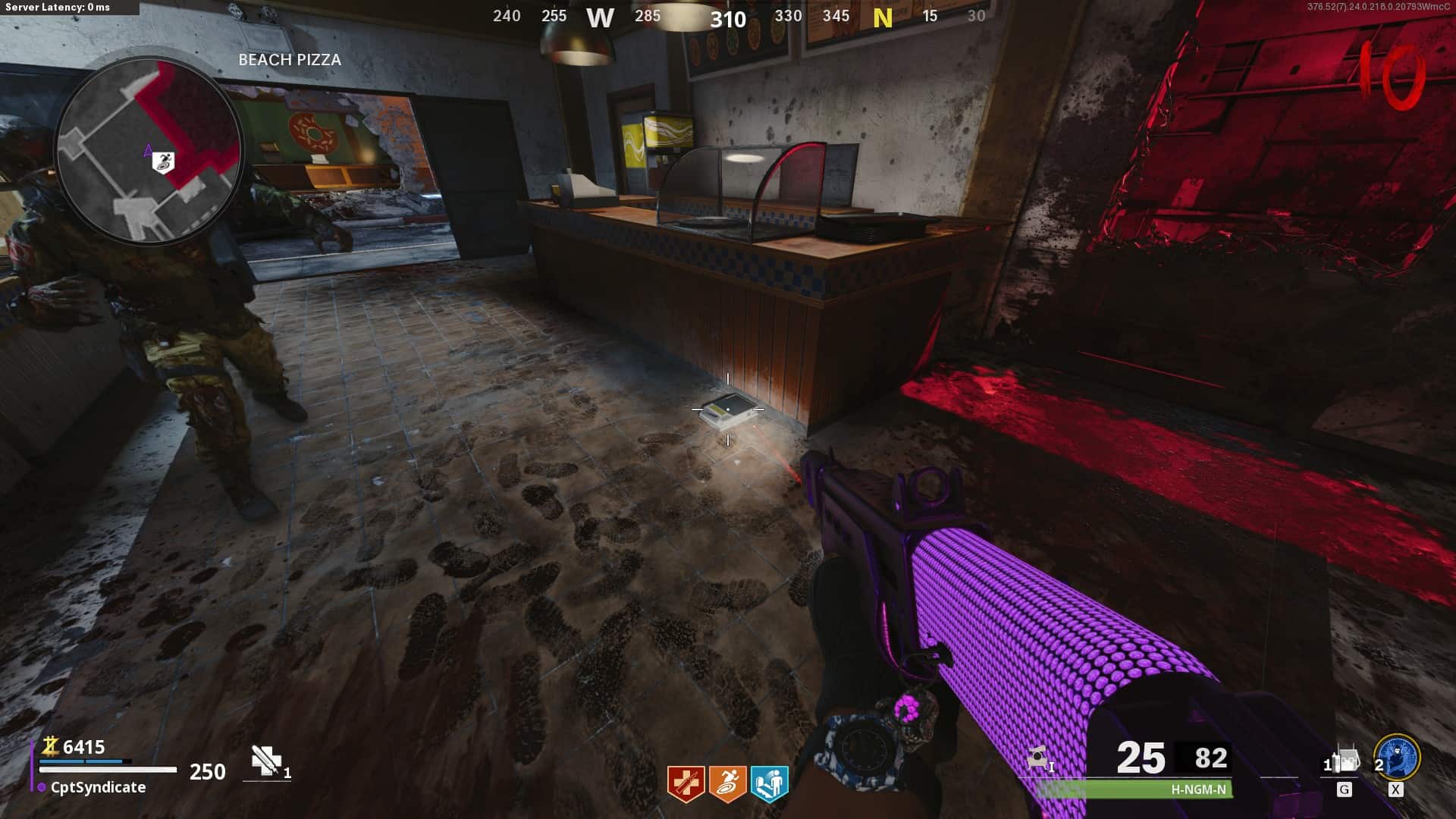The image size is (1456, 819).
Task: Click the yellow N compass marker
Action: (882, 18)
